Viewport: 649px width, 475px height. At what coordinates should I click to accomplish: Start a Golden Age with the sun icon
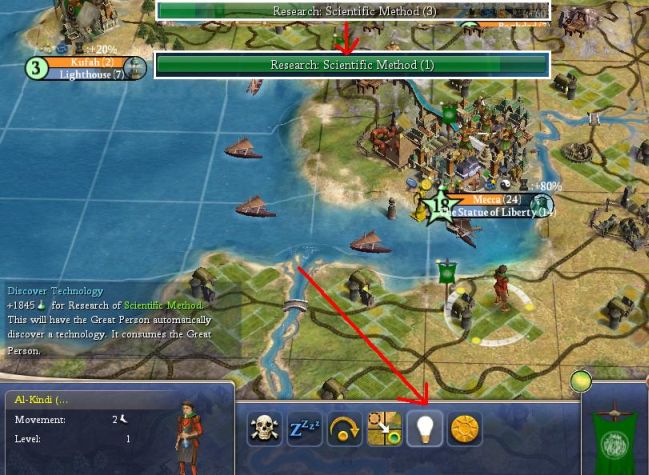click(465, 429)
